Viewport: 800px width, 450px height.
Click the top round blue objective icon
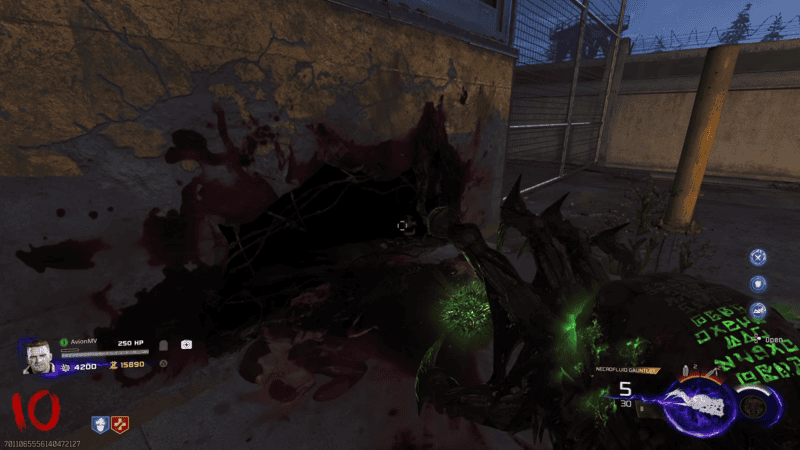pyautogui.click(x=757, y=257)
